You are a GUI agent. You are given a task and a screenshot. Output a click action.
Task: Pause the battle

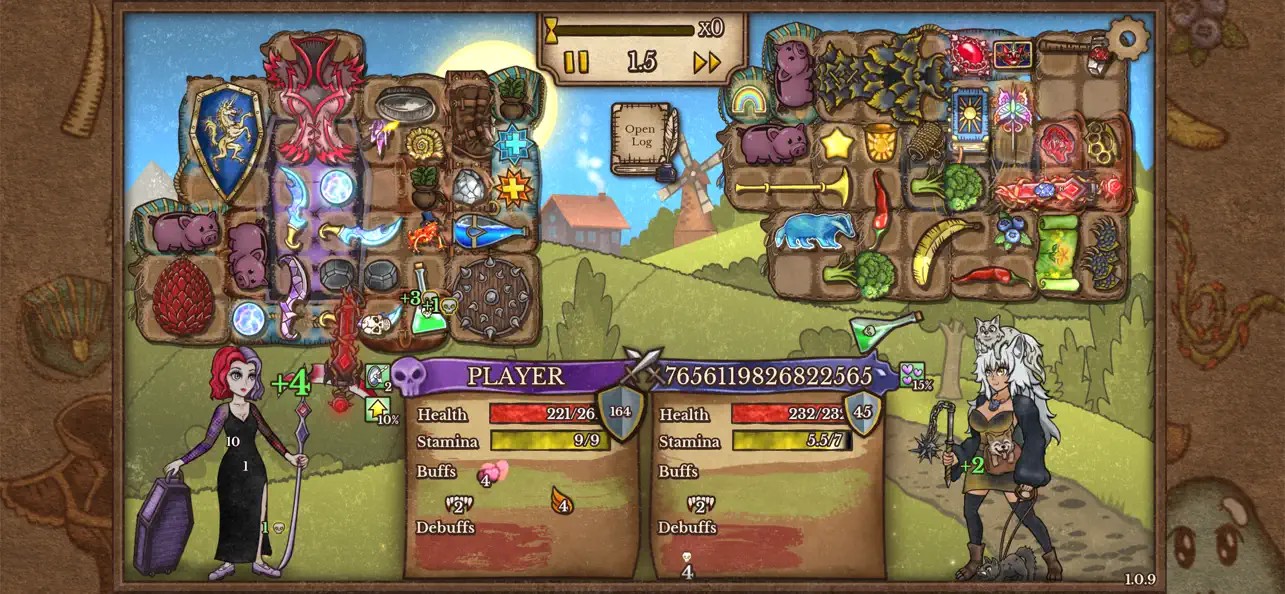coord(576,63)
